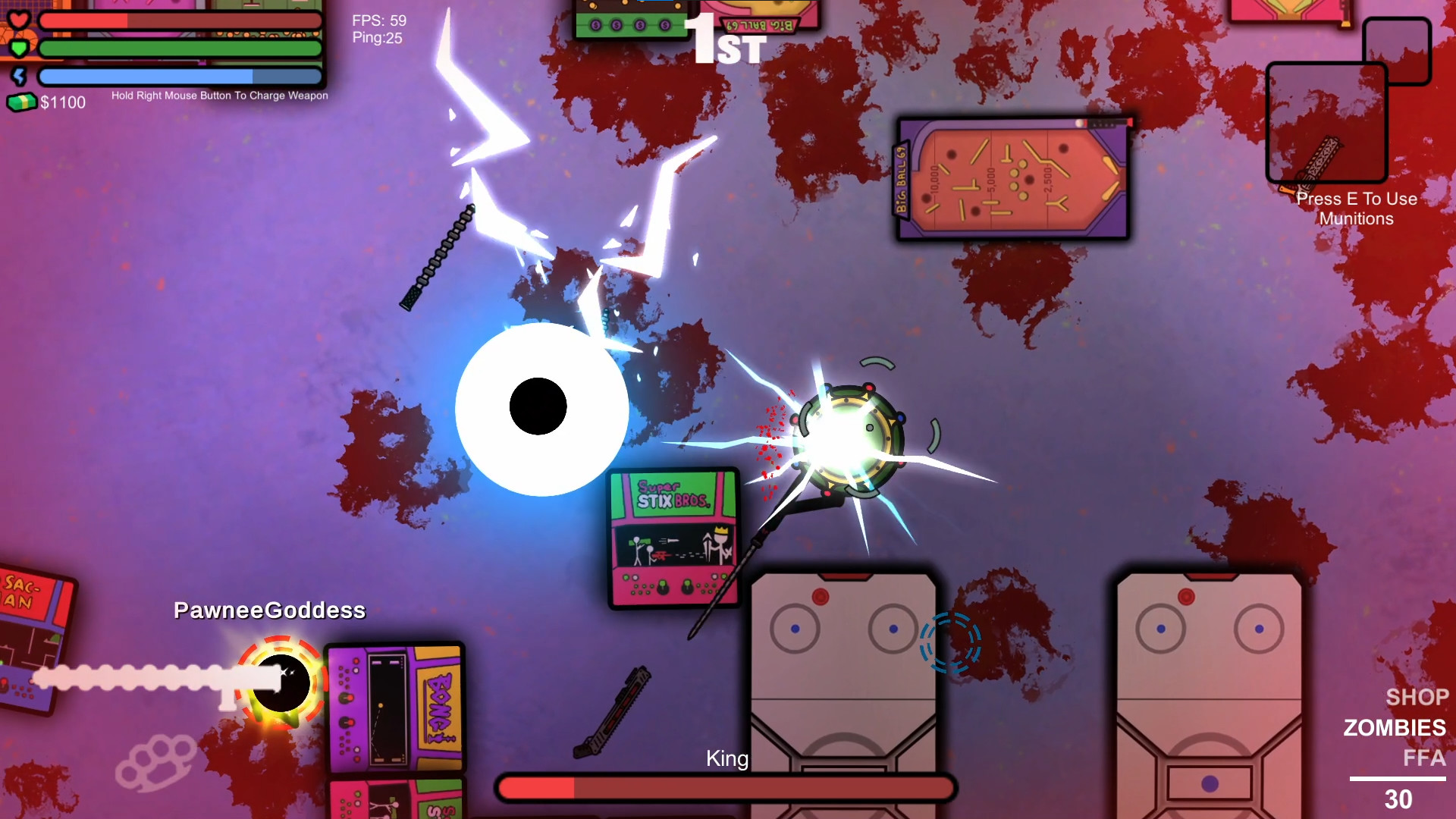Click the FPS and Ping counter
This screenshot has height=819, width=1456.
(376, 29)
